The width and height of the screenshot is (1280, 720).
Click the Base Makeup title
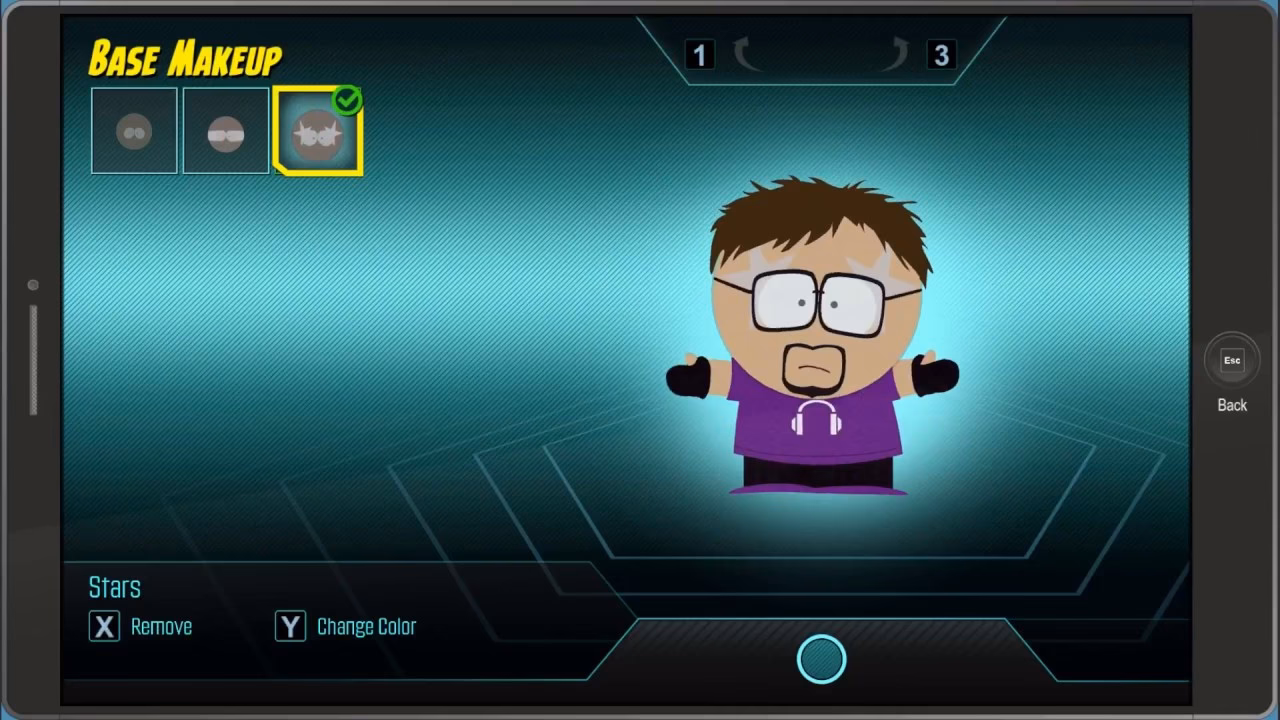(184, 57)
